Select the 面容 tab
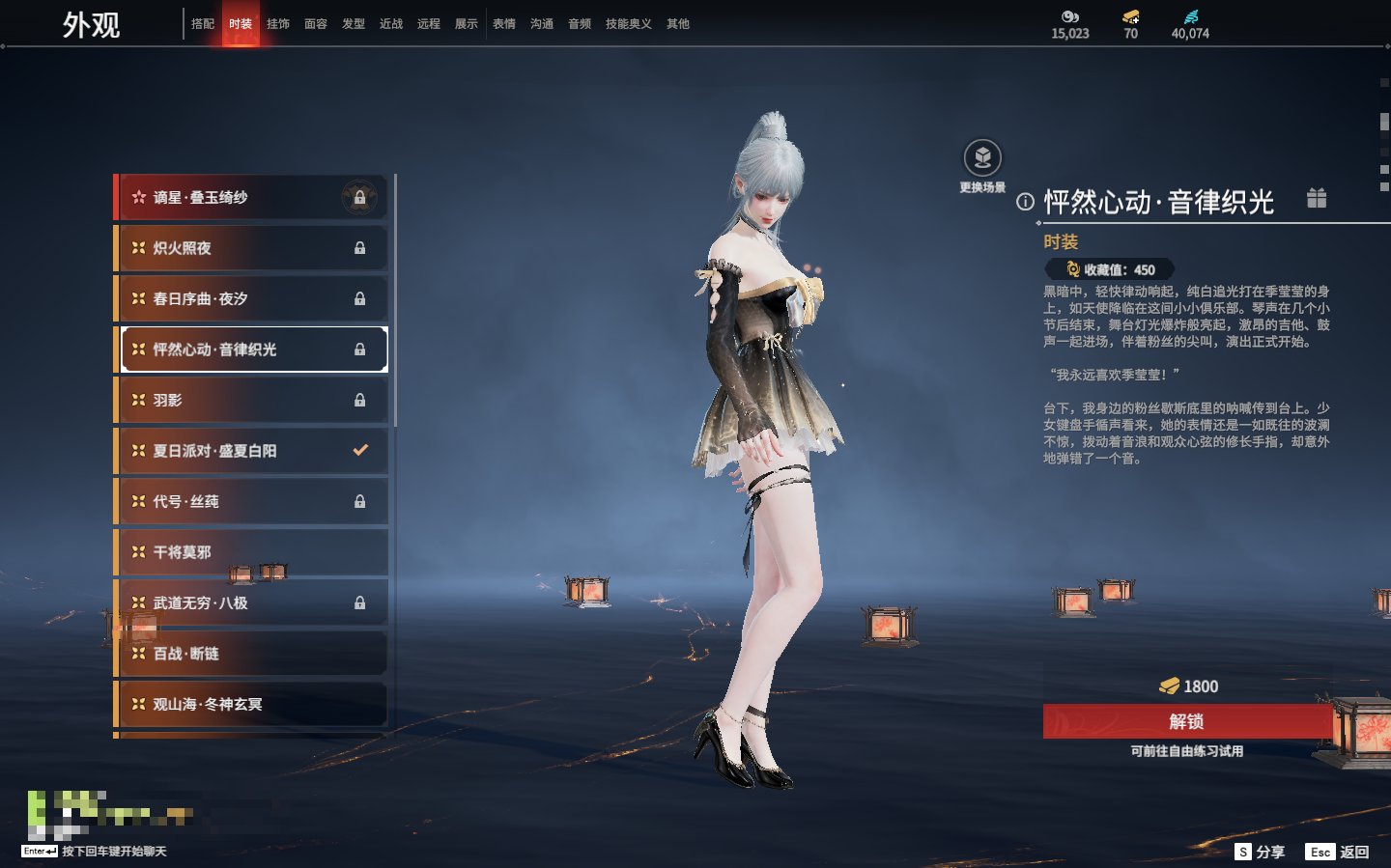This screenshot has height=868, width=1391. click(x=316, y=24)
